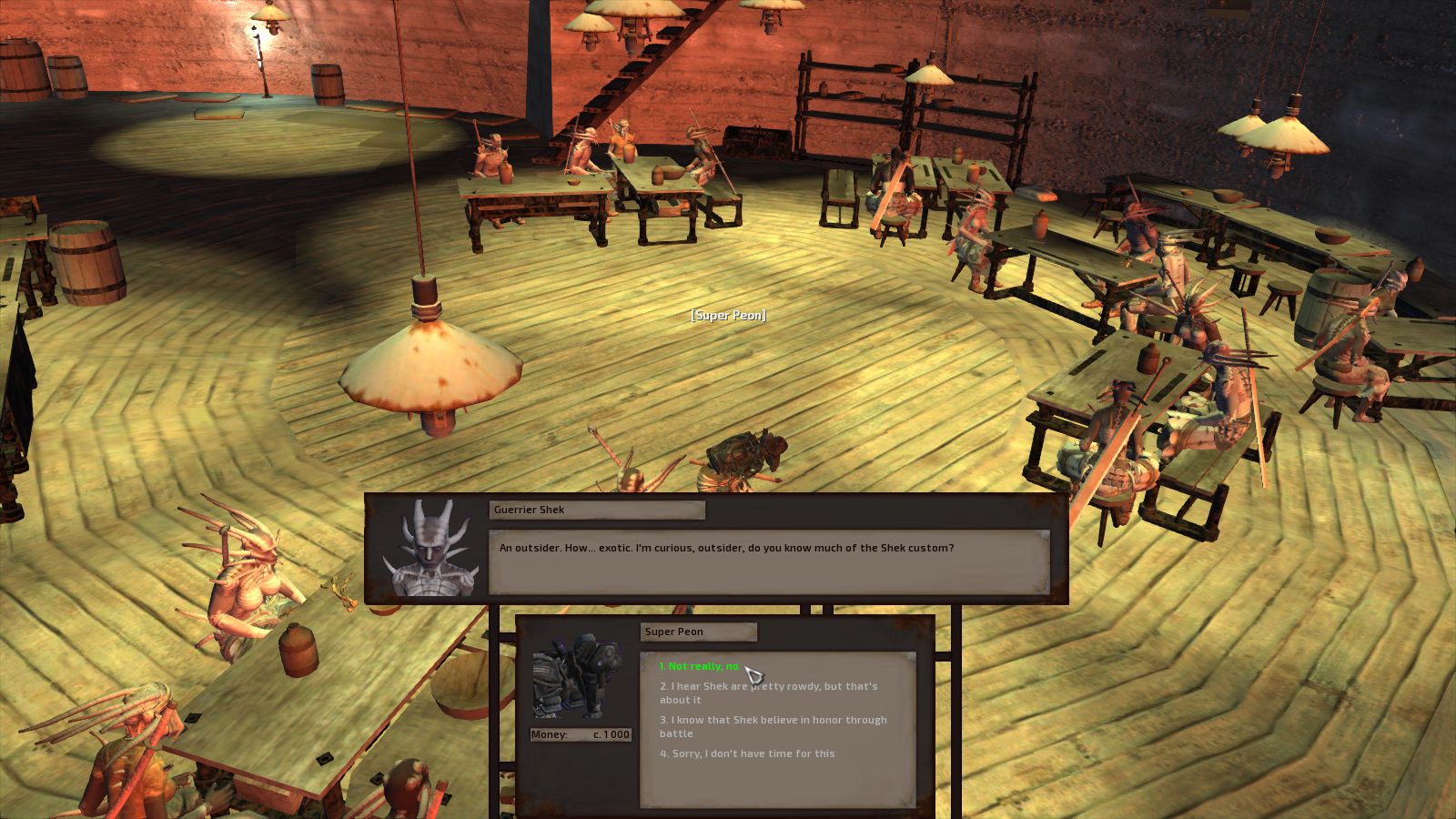The width and height of the screenshot is (1456, 819).
Task: Click the "Super Peon" name header
Action: pos(699,632)
